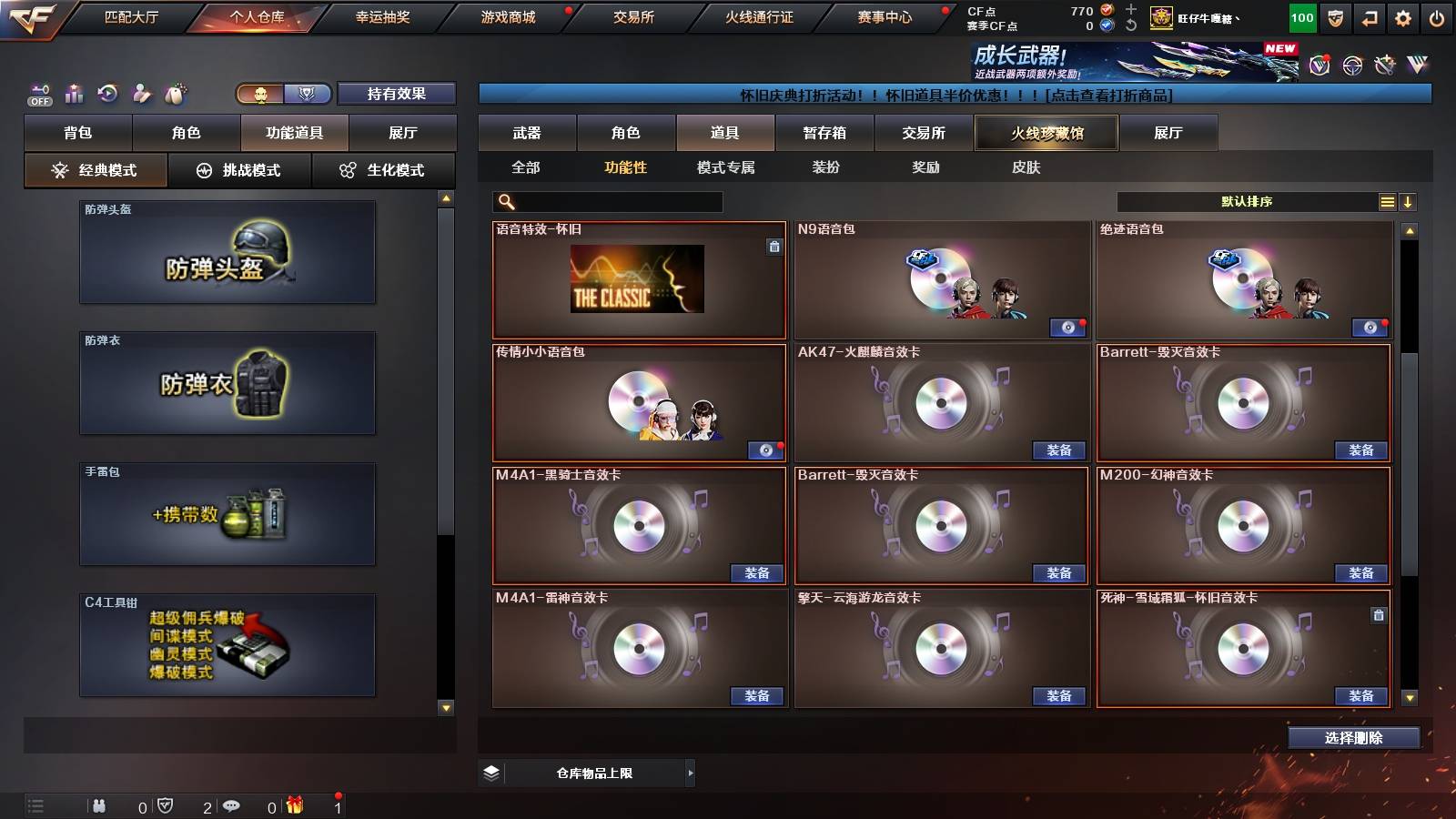
Task: Open the 游戏商城 menu
Action: coord(506,15)
